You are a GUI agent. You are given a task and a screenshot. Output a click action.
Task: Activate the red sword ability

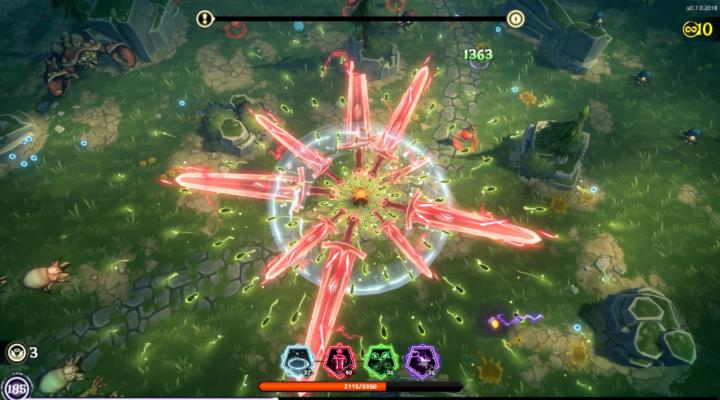[x=340, y=361]
